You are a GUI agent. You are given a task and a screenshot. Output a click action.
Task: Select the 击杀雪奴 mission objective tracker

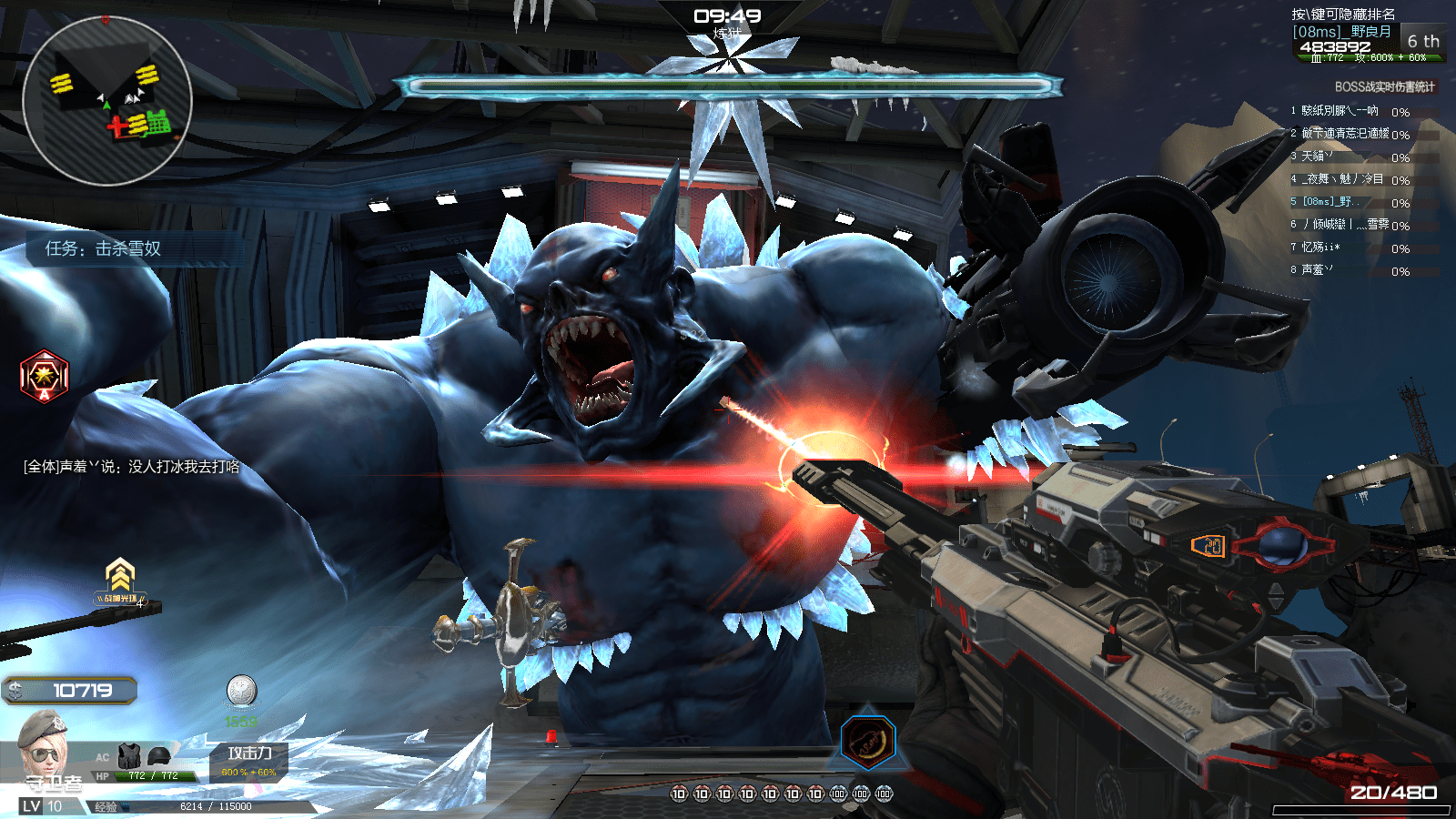pos(104,248)
